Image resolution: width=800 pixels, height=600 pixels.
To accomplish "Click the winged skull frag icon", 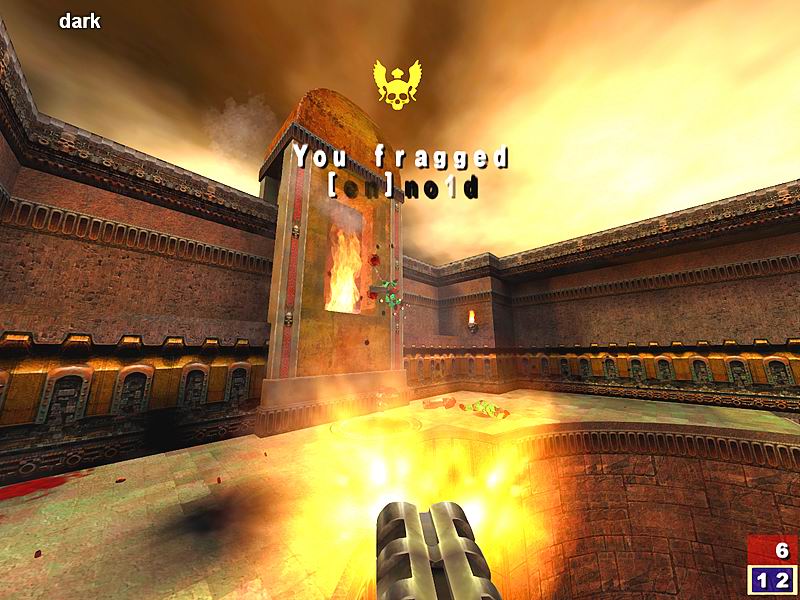I will 395,84.
